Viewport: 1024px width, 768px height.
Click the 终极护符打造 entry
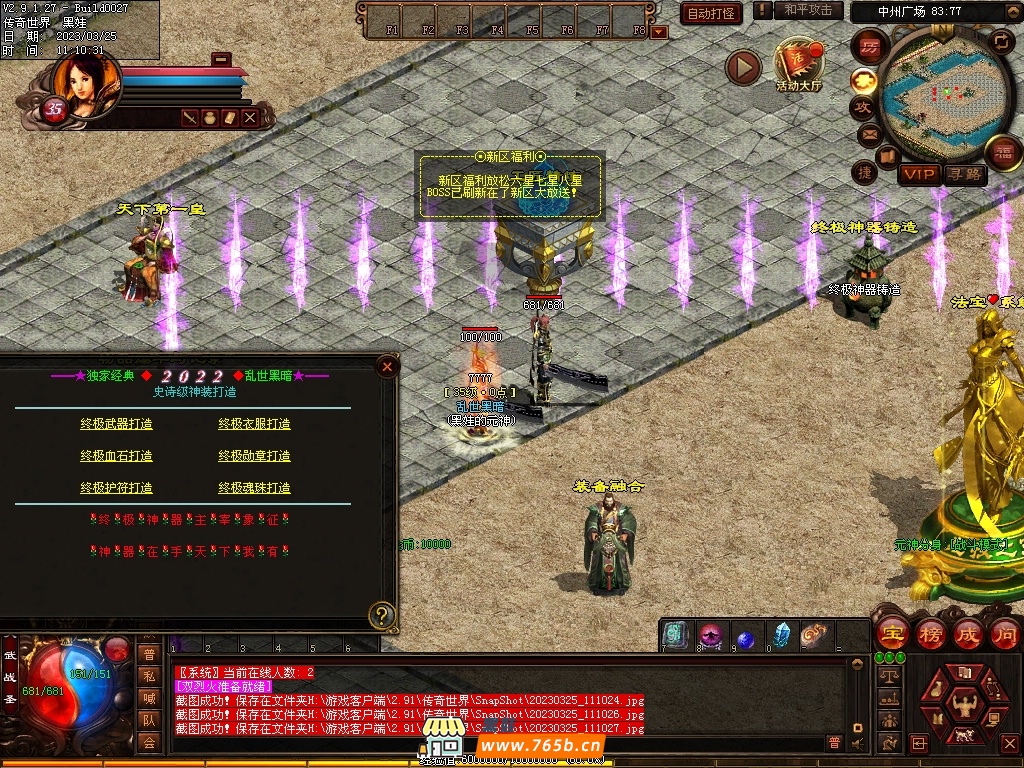pyautogui.click(x=117, y=488)
